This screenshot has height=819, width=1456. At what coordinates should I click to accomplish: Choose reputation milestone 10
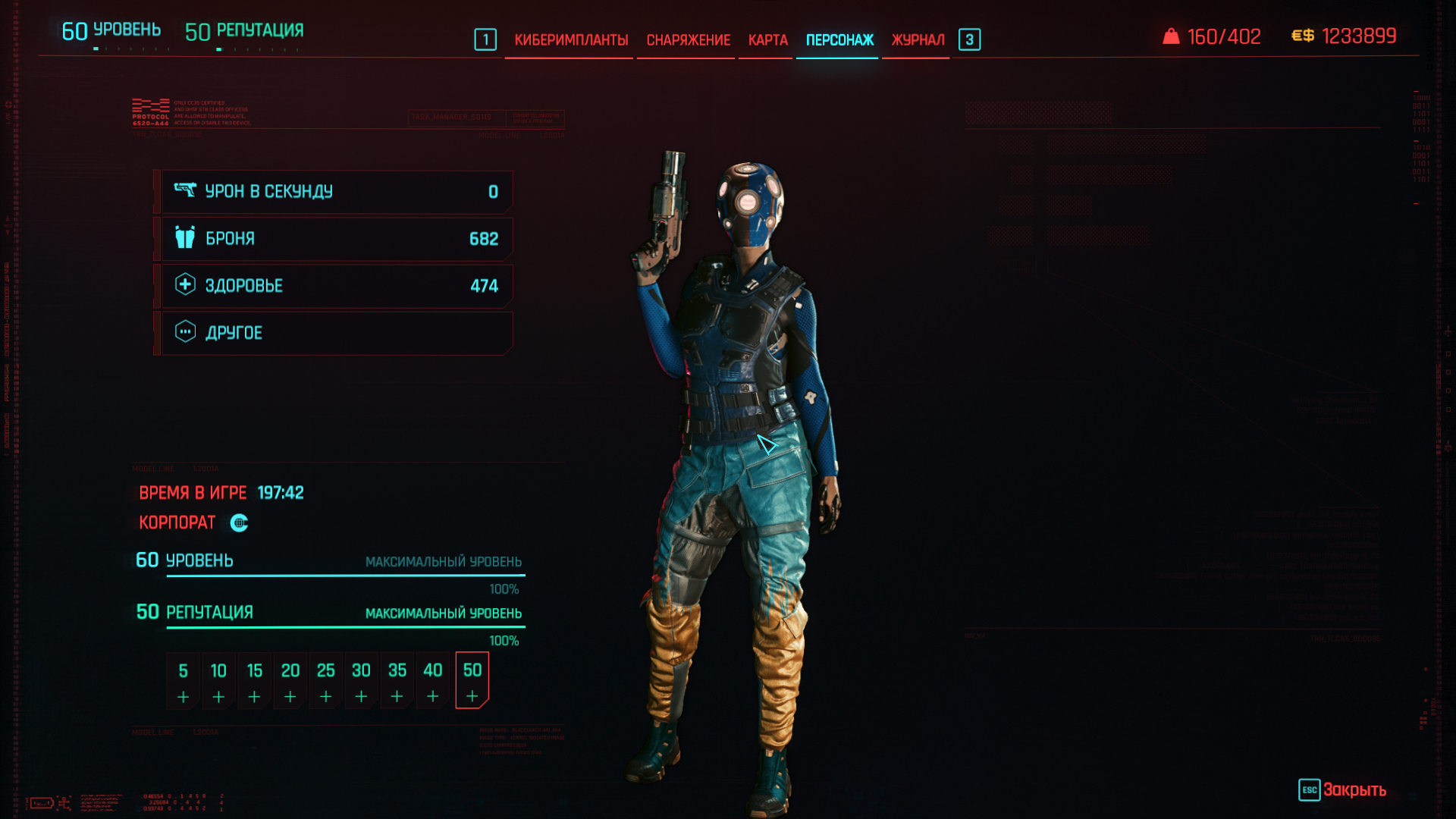pyautogui.click(x=218, y=681)
